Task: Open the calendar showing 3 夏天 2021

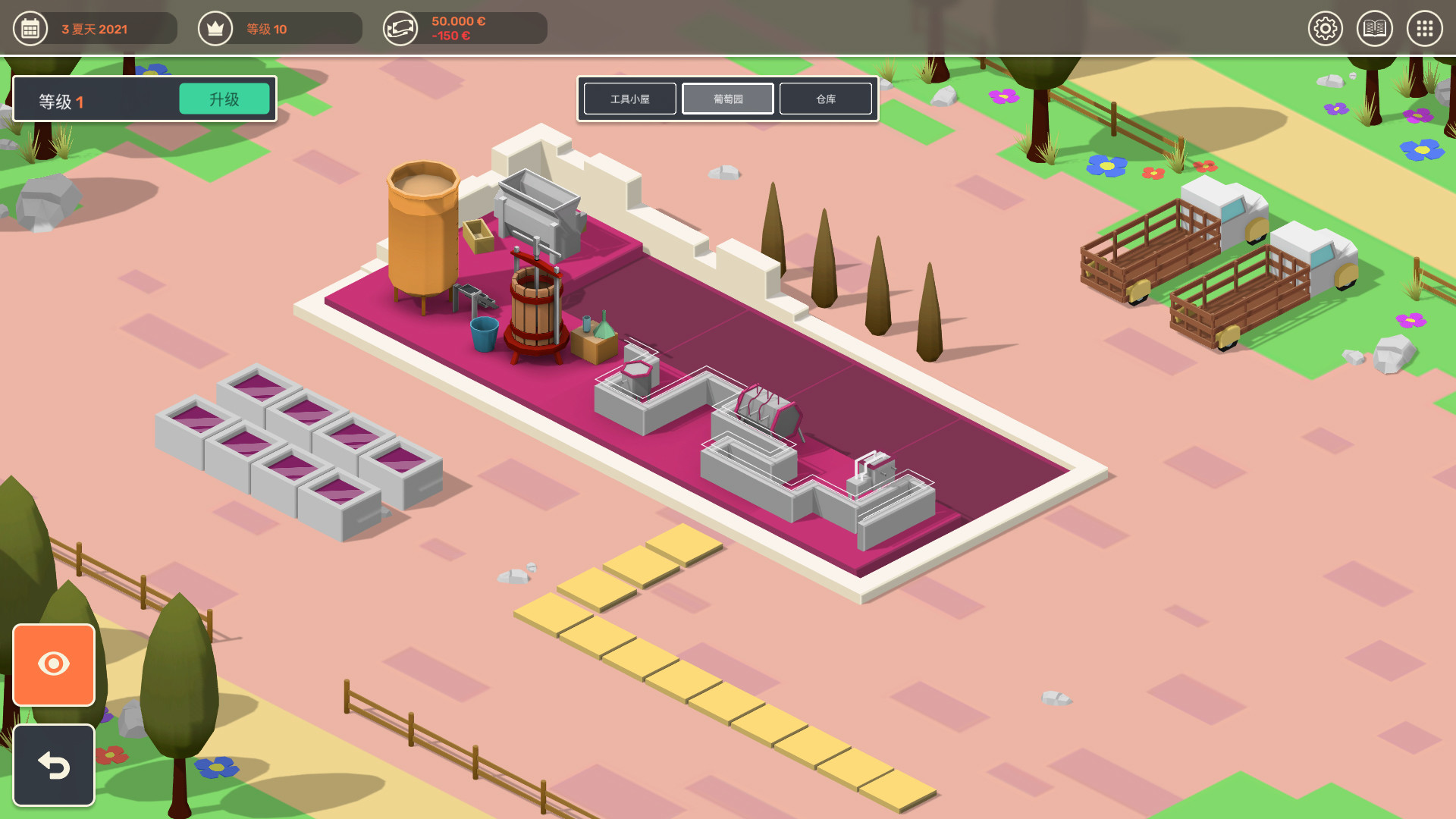Action: (30, 29)
